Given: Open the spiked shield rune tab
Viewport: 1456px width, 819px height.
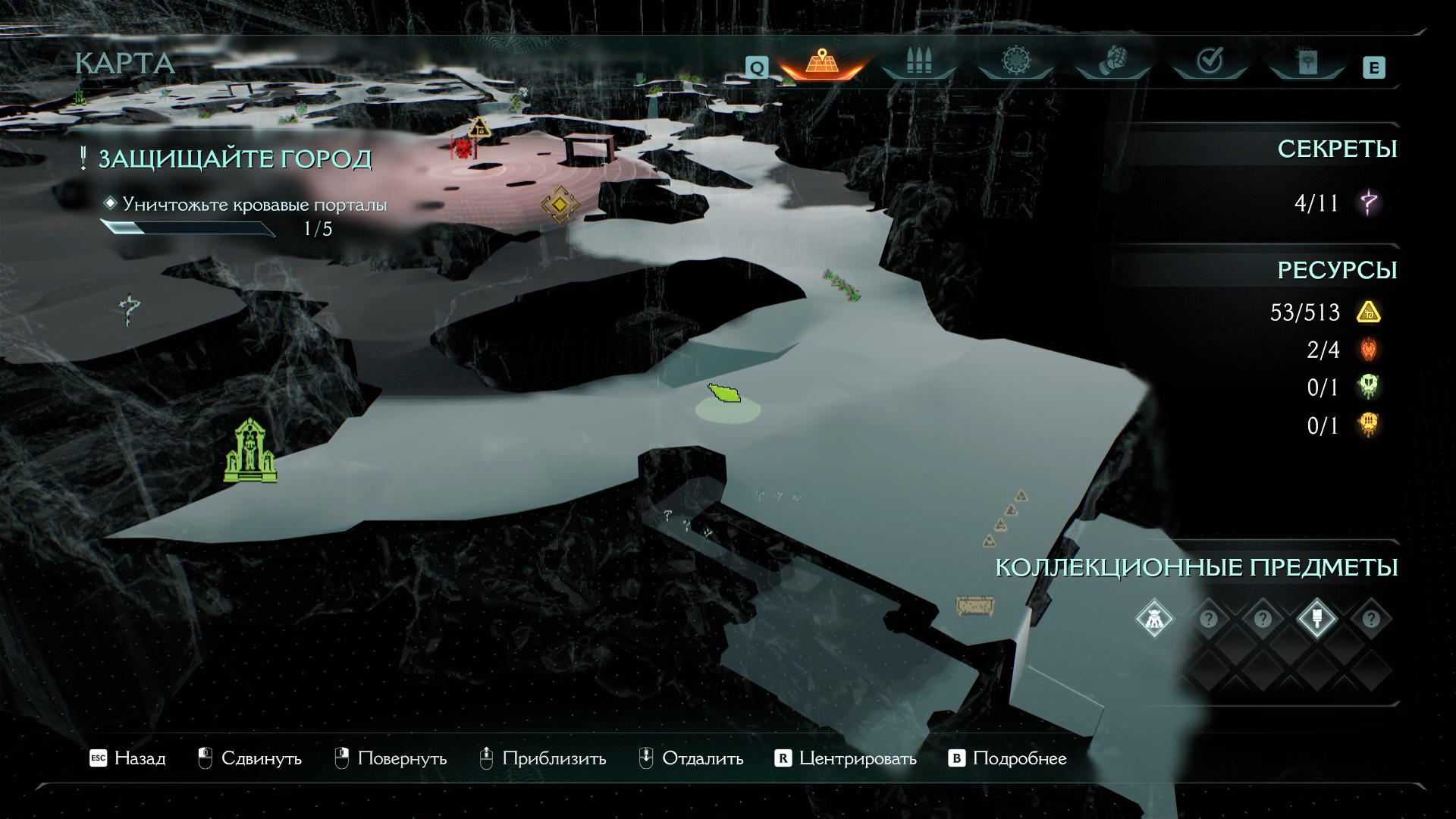Looking at the screenshot, I should click(x=1015, y=62).
